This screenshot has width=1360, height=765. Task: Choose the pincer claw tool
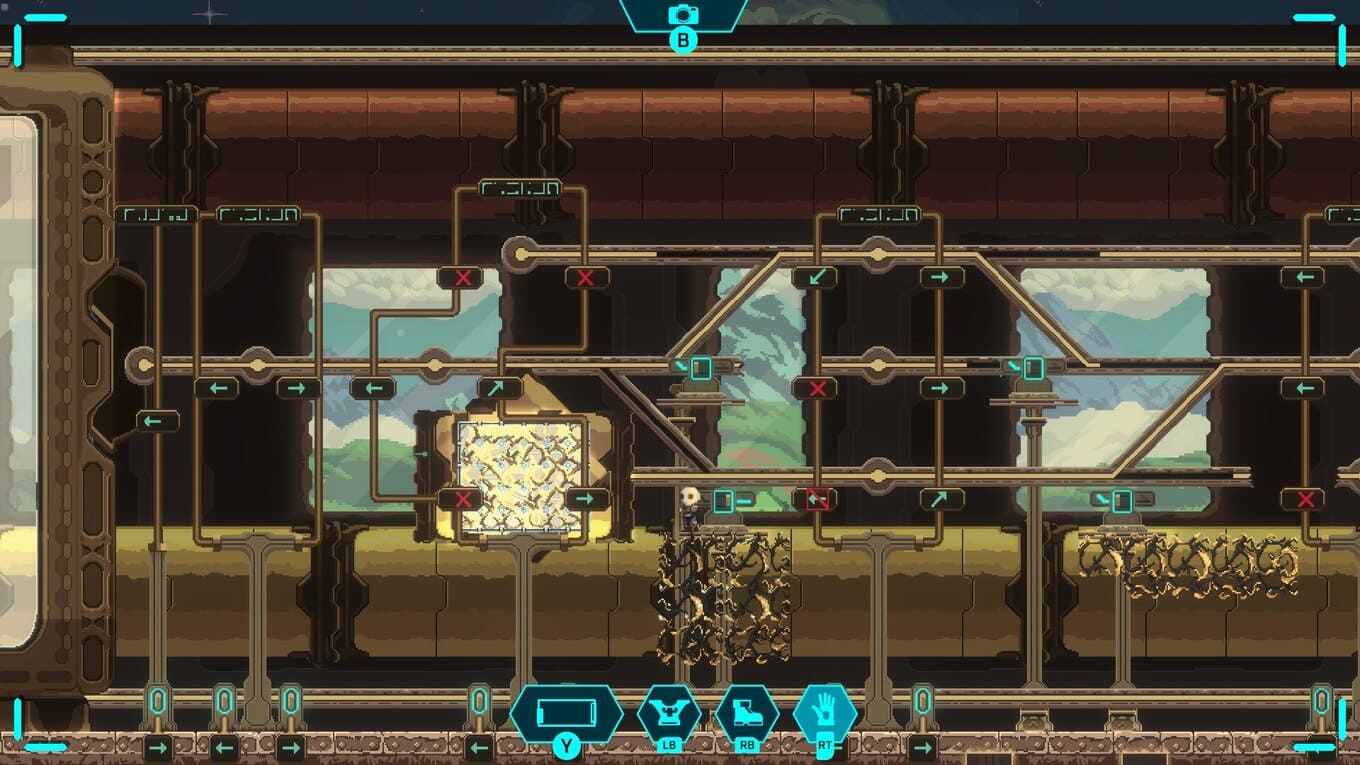coord(669,712)
